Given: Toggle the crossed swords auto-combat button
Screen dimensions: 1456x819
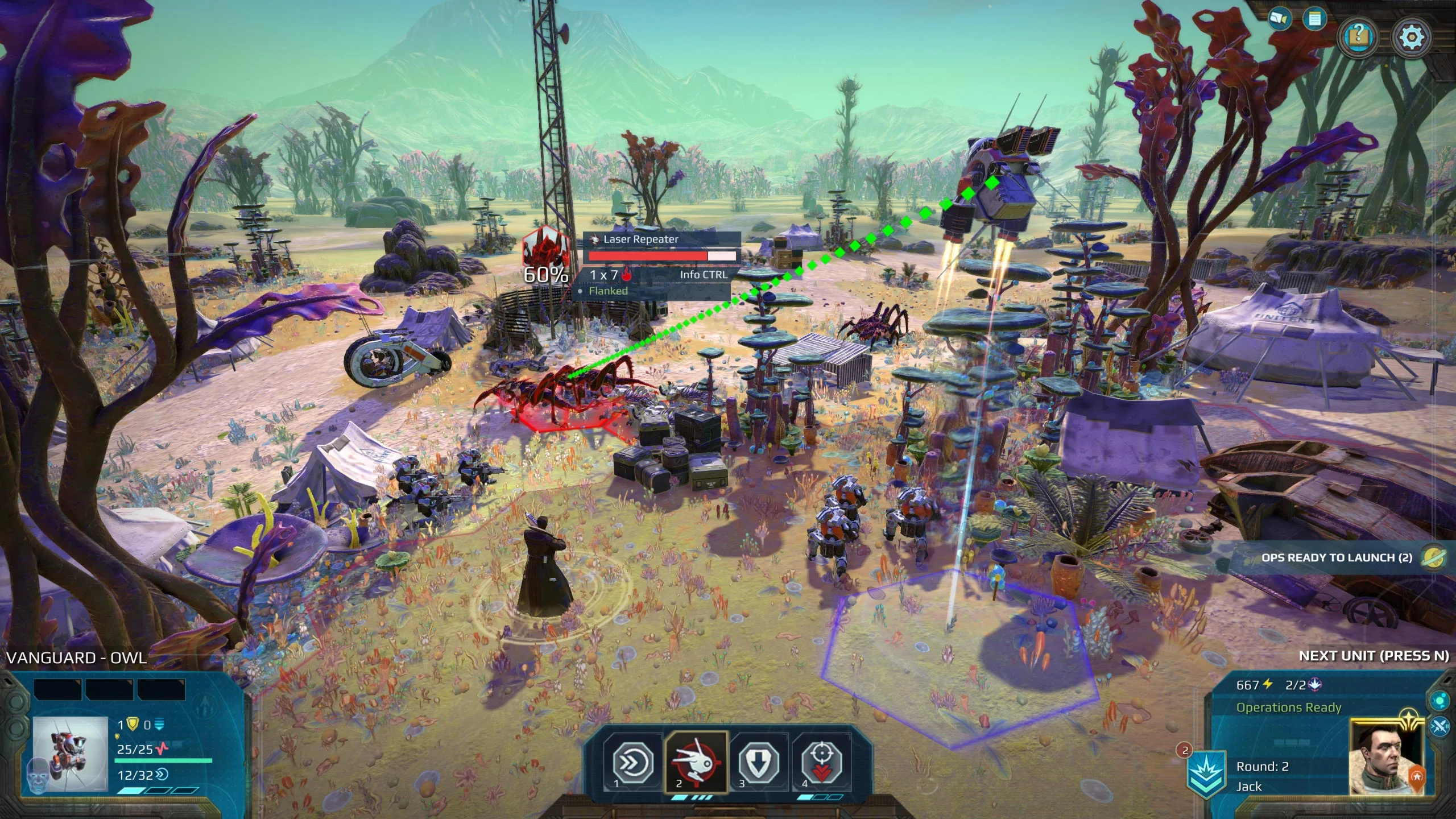Looking at the screenshot, I should pyautogui.click(x=1440, y=727).
